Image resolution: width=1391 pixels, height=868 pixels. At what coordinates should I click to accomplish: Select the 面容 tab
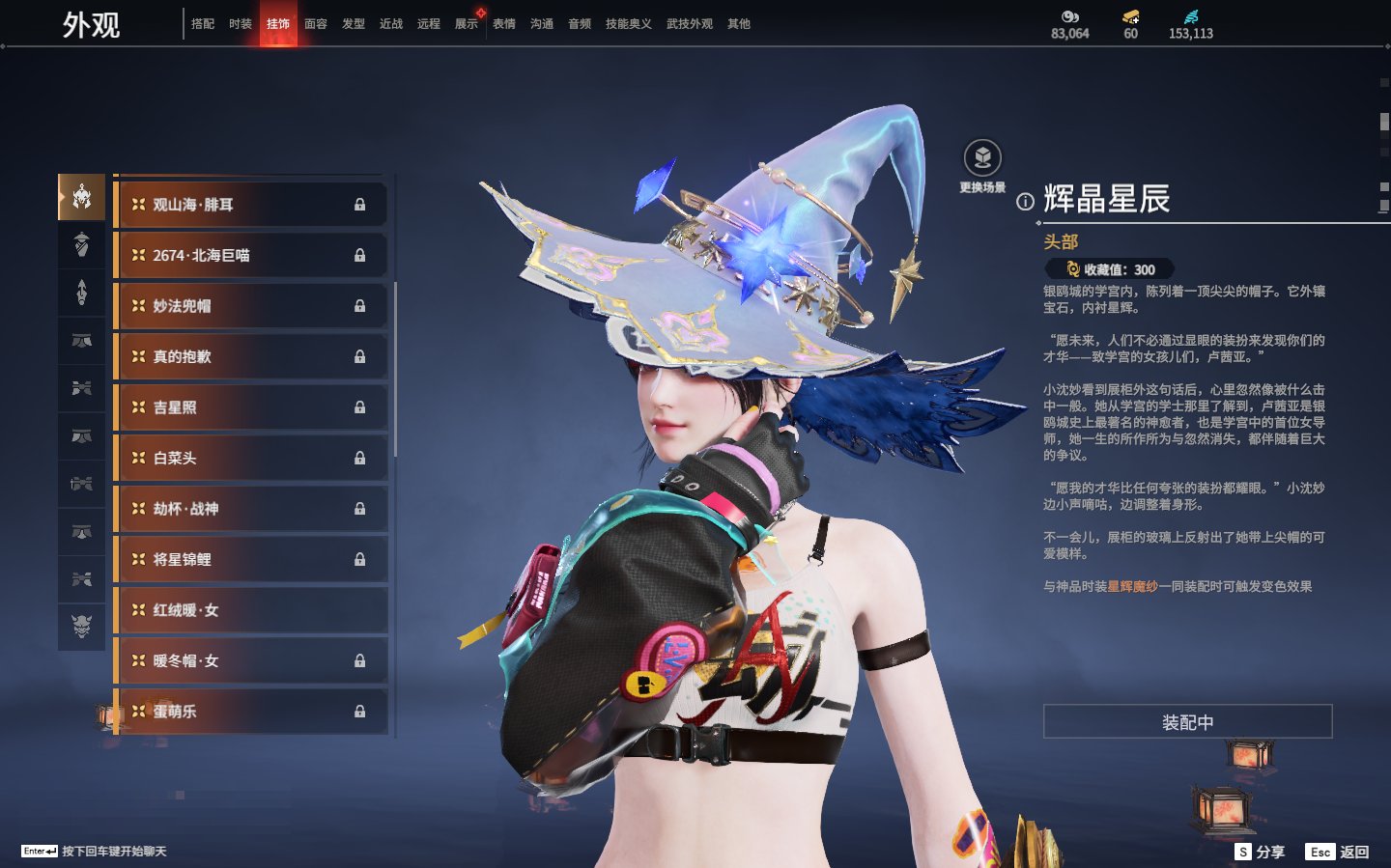click(316, 24)
